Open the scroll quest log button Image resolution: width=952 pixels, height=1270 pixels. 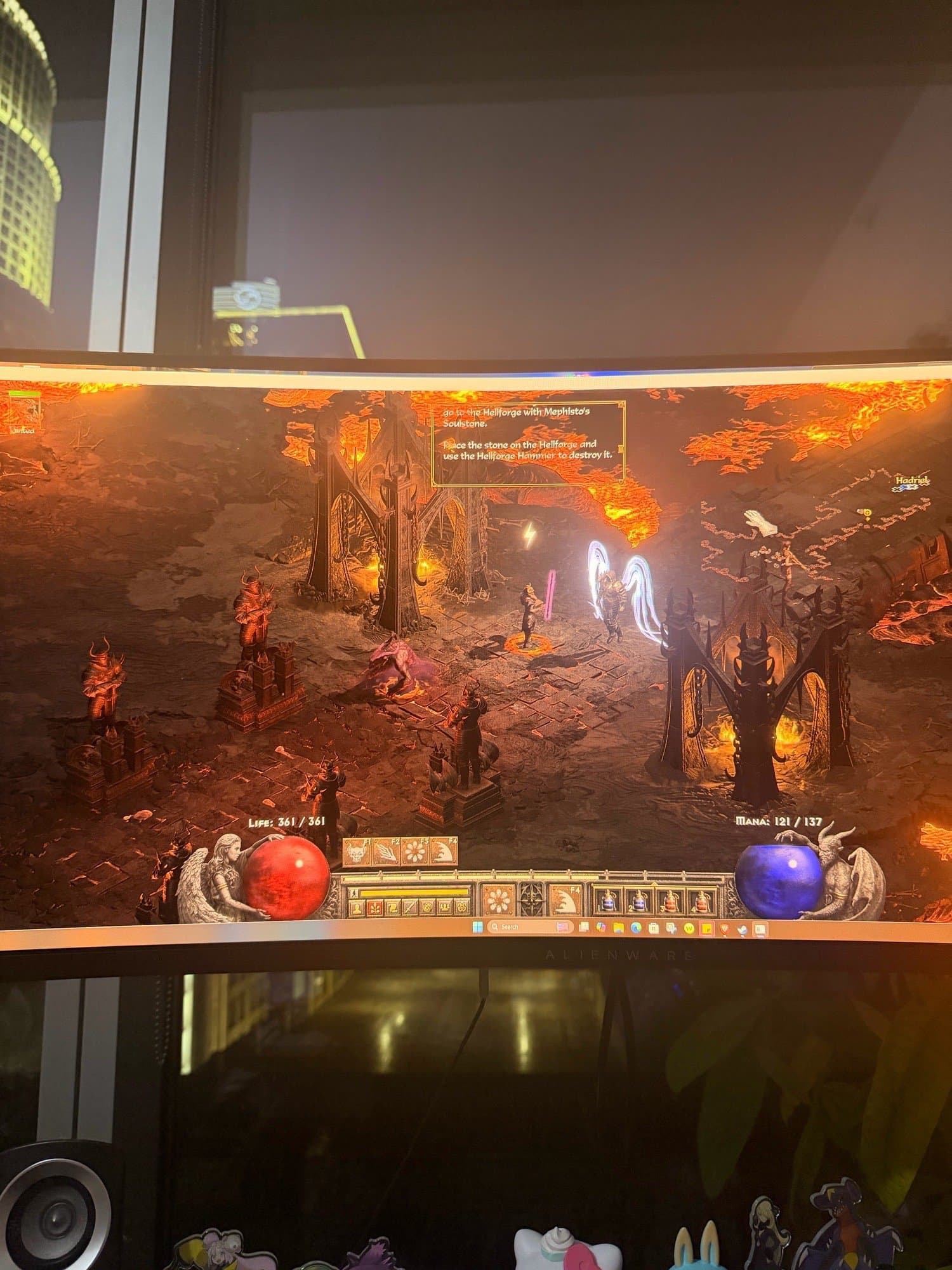393,907
